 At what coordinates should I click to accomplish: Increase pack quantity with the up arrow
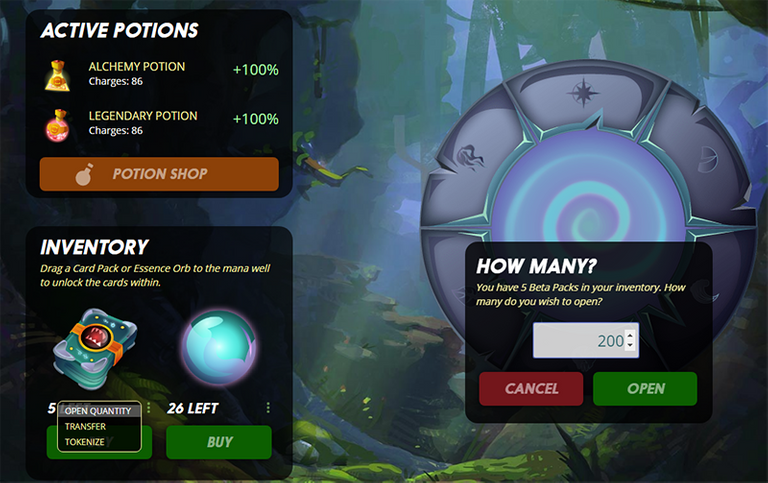630,335
